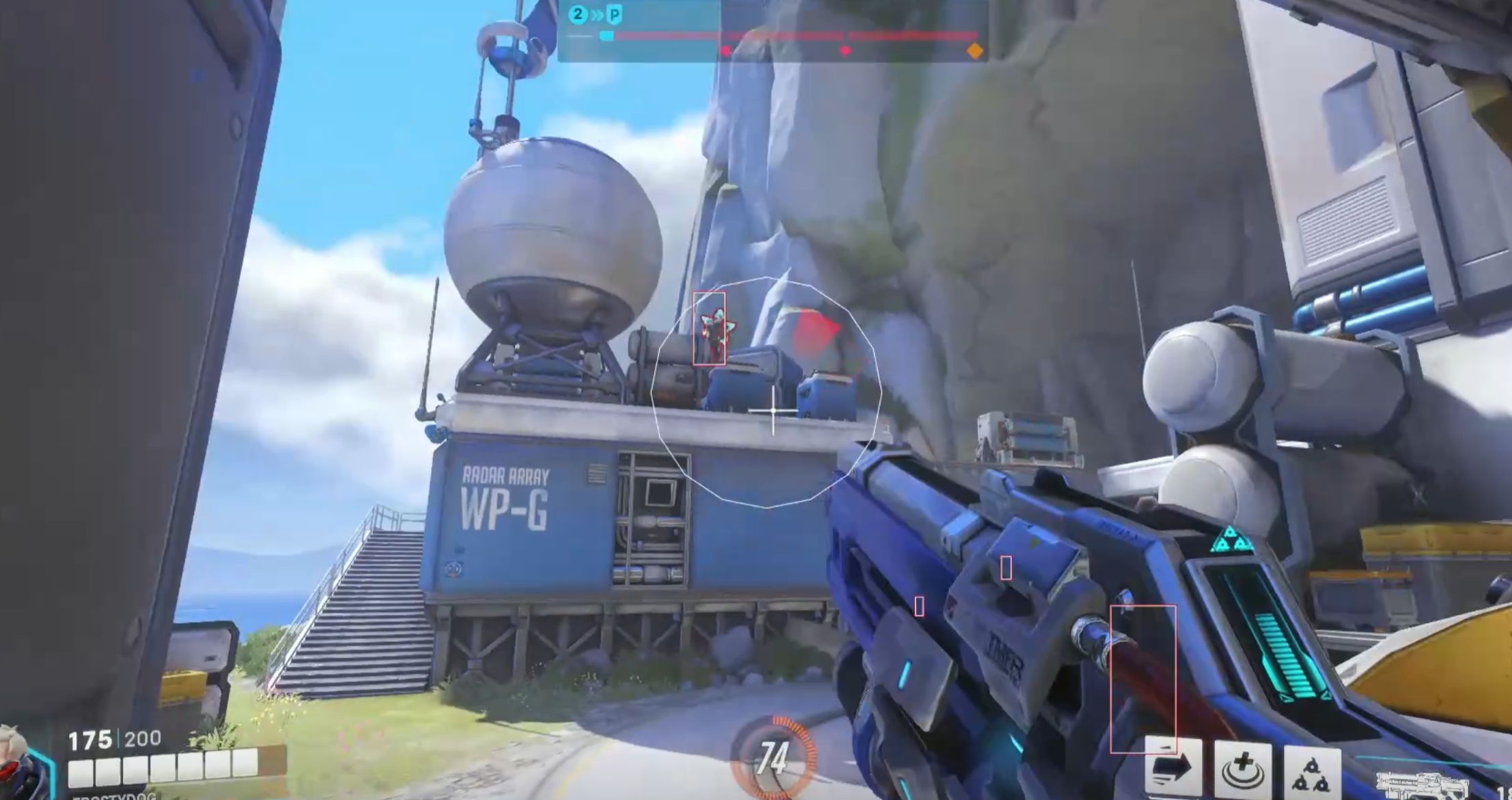Activate the Sprint arrow ability
The height and width of the screenshot is (800, 1512).
1173,767
